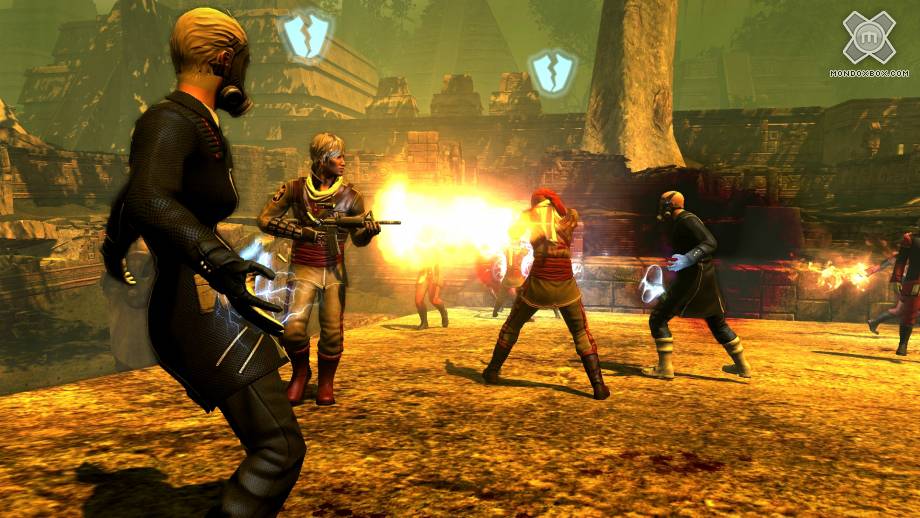This screenshot has width=920, height=518.
Task: Select the cracked shield marker over the stone temple
Action: click(305, 34)
